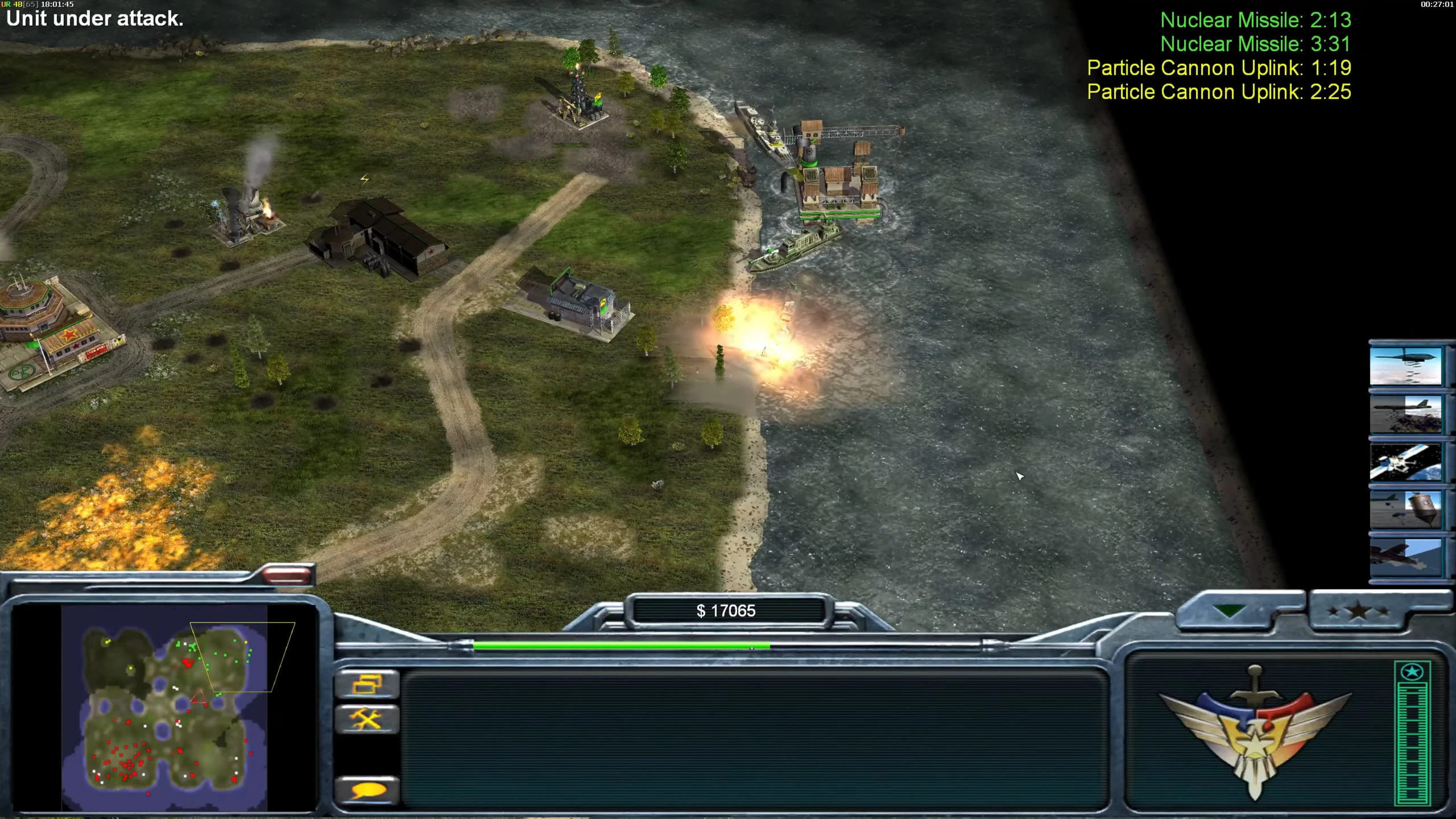Call in the supply drop pod power
Viewport: 1456px width, 819px height.
(x=1405, y=509)
